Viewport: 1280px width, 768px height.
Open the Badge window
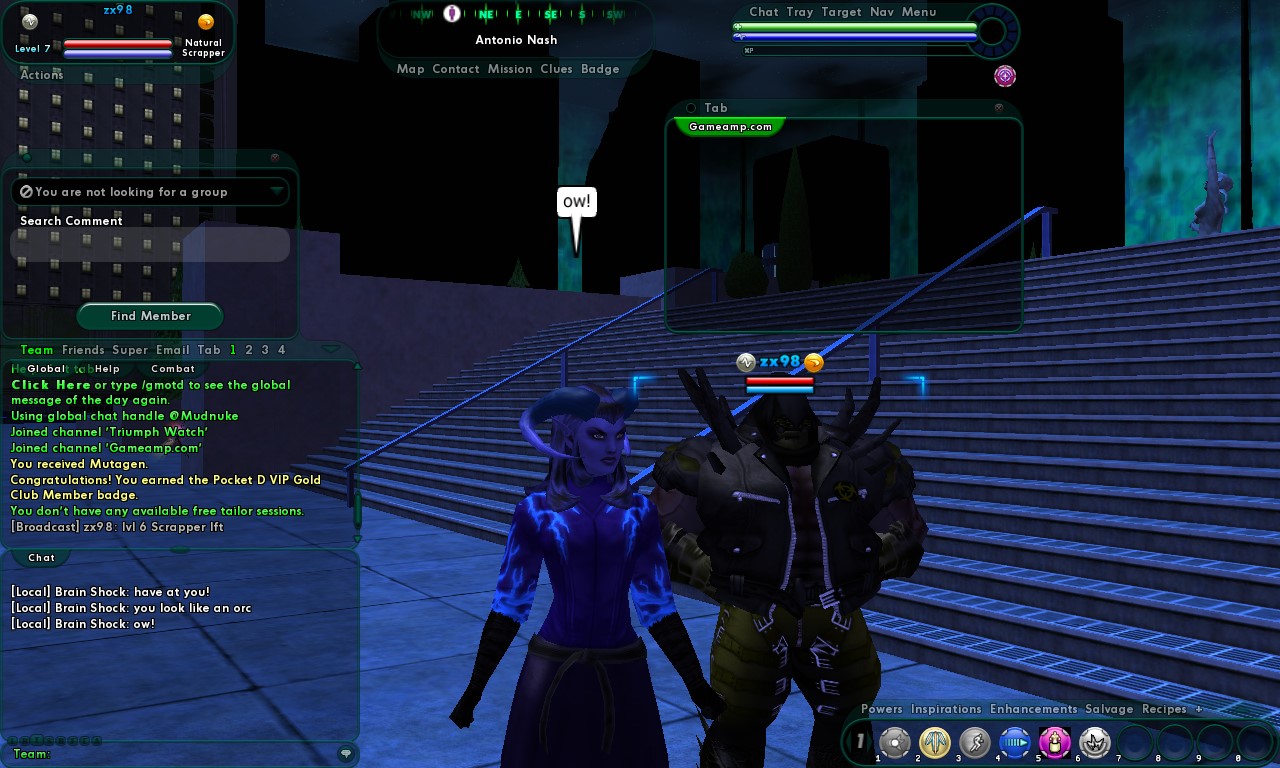(x=600, y=69)
